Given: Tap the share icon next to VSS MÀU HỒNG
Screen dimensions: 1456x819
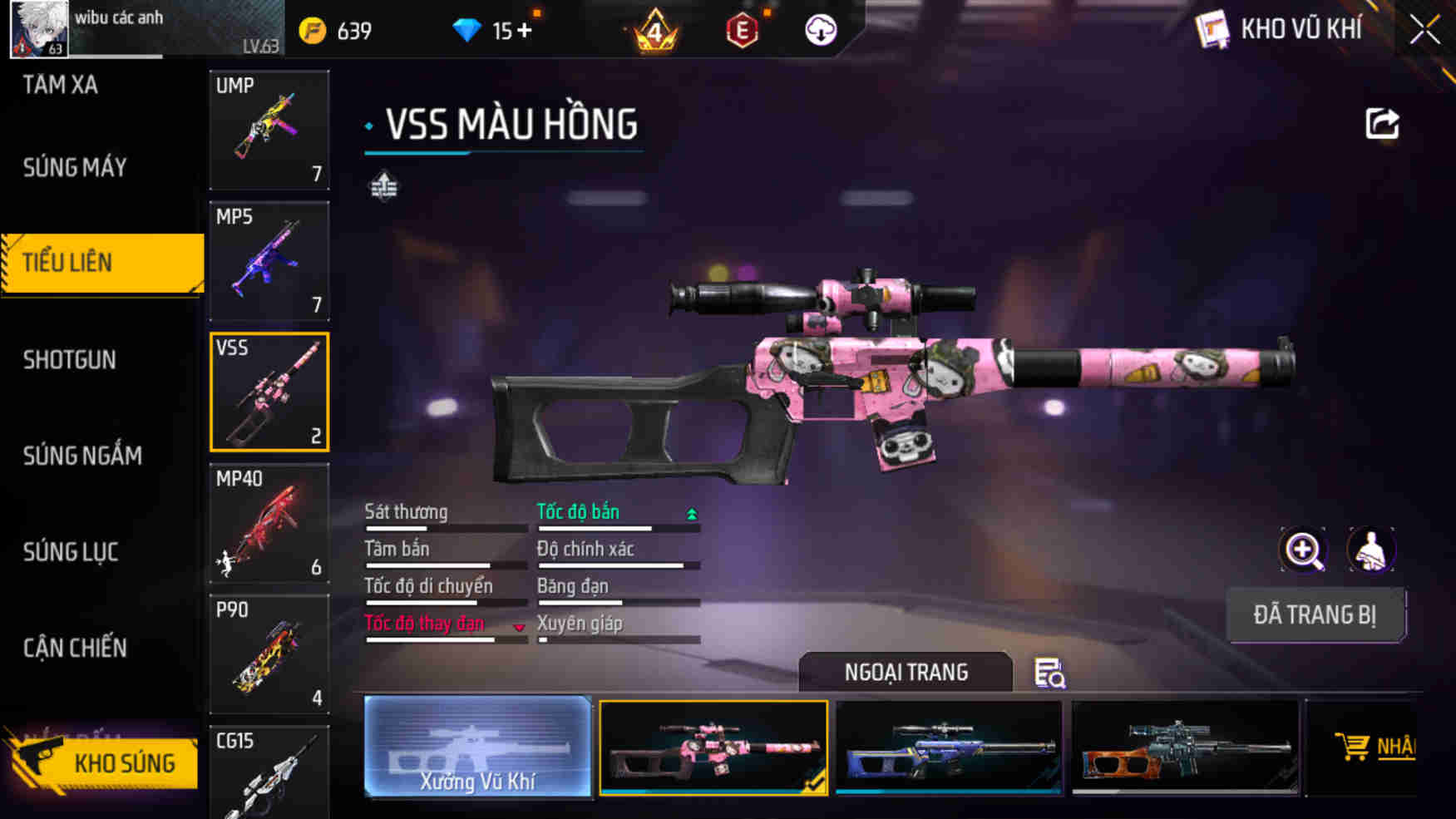Looking at the screenshot, I should 1384,123.
